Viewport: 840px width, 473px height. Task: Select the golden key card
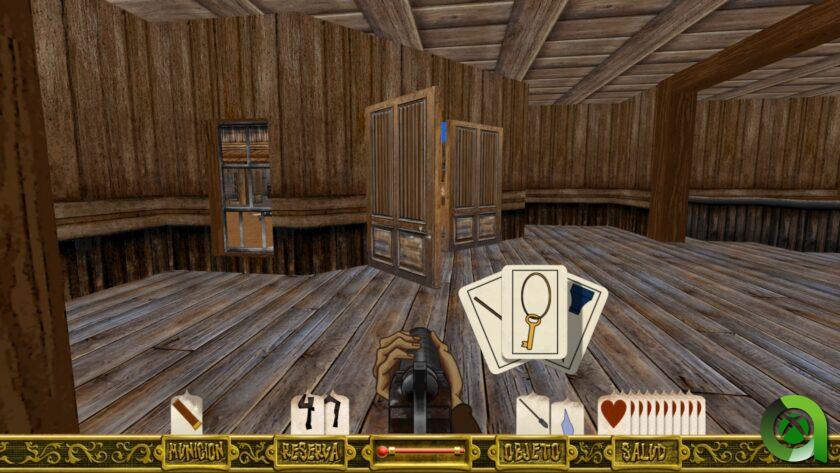(534, 313)
